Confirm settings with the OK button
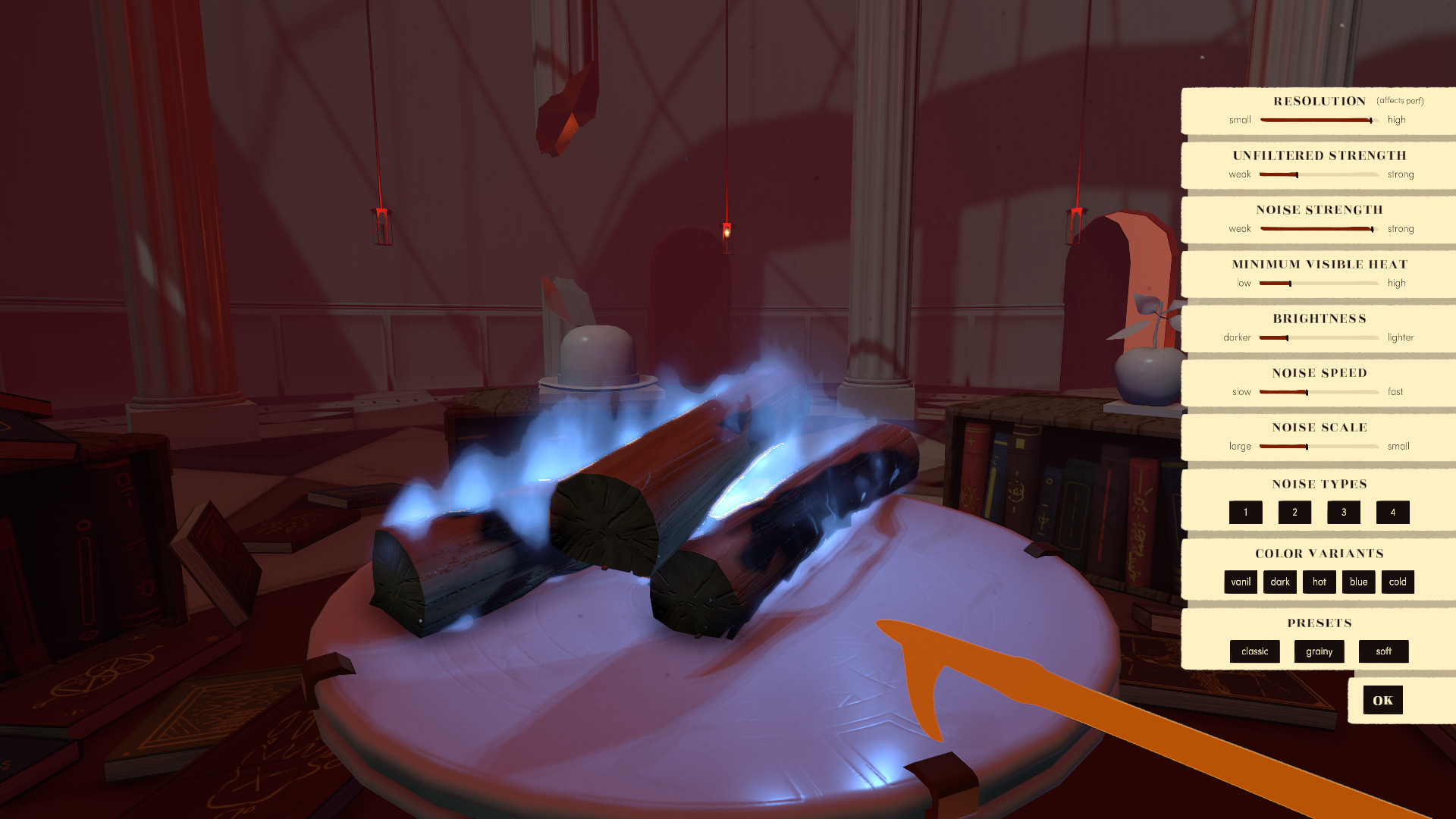The width and height of the screenshot is (1456, 819). 1382,700
